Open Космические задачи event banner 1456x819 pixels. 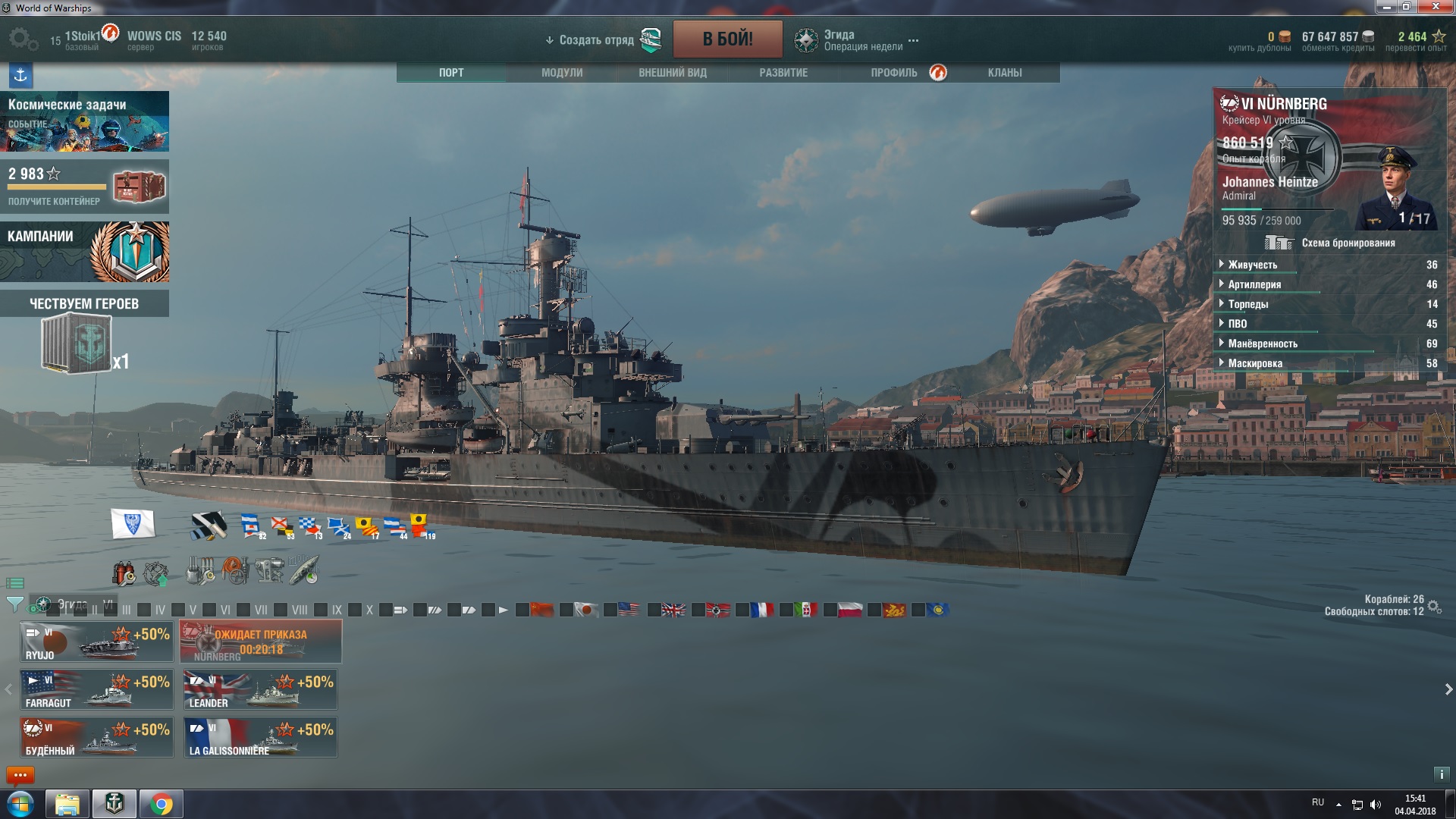pyautogui.click(x=84, y=121)
